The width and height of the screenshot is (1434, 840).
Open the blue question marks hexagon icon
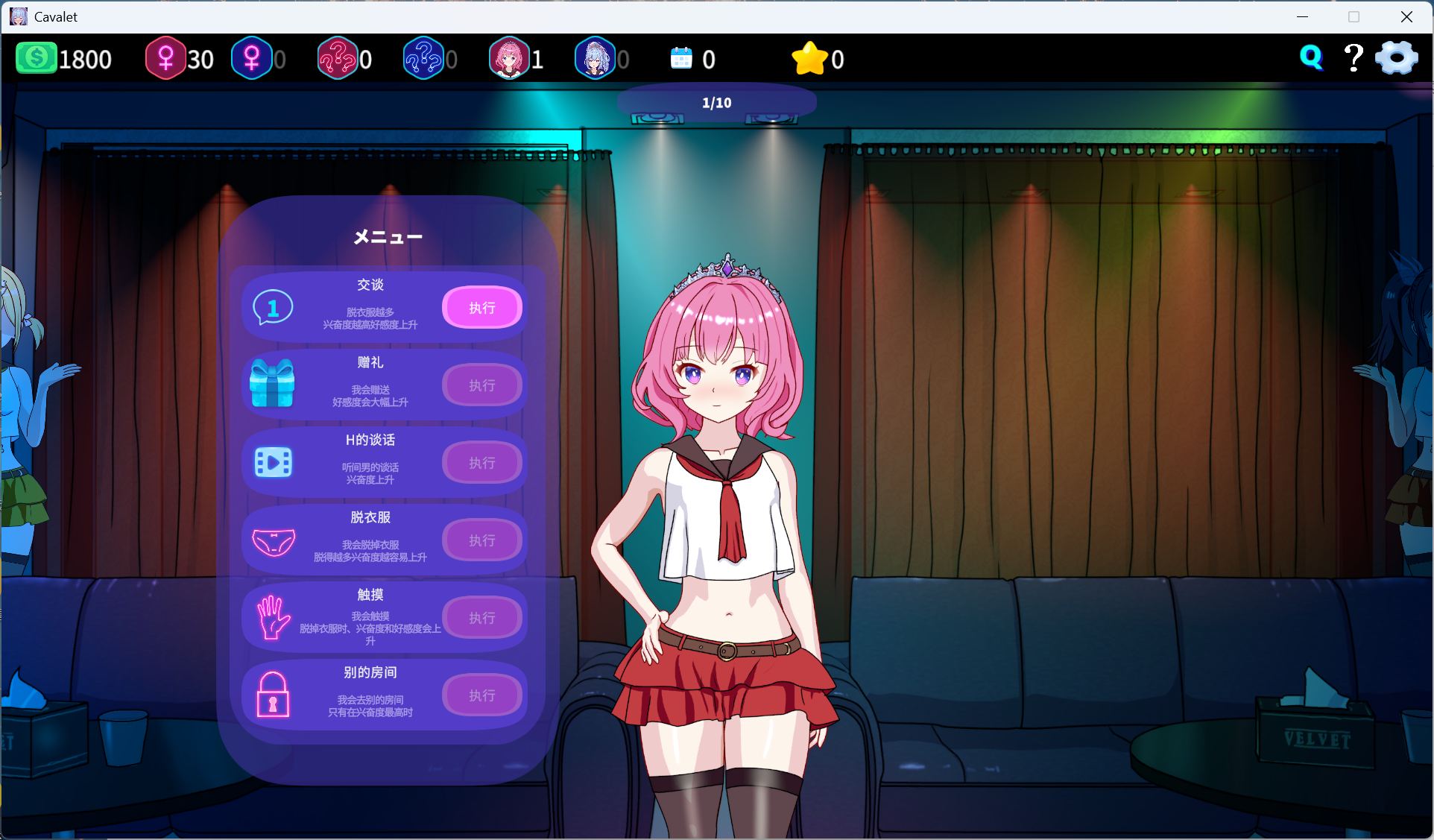point(425,57)
